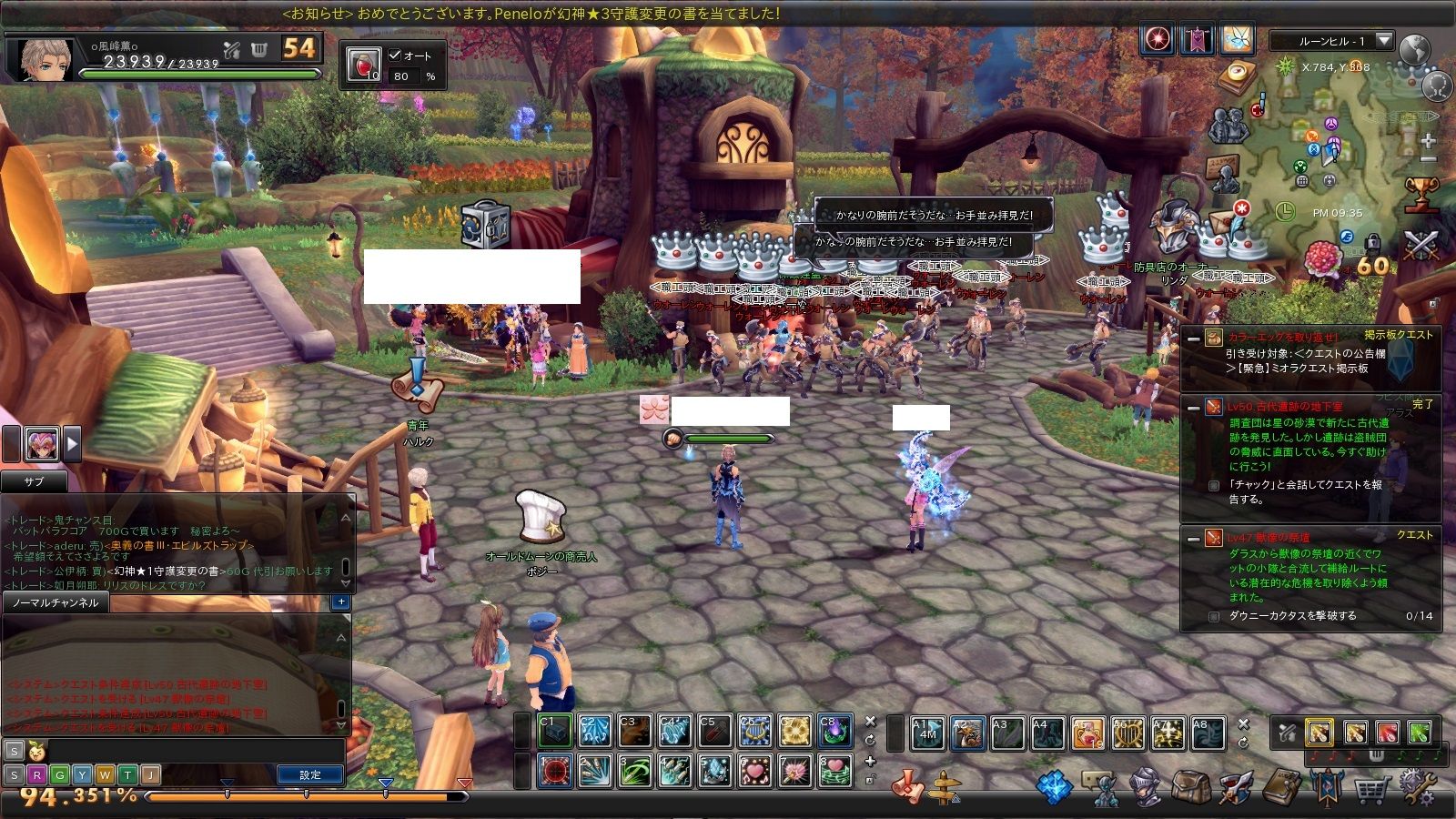The width and height of the screenshot is (1456, 819).
Task: Select the サブ chat tab
Action: click(34, 482)
